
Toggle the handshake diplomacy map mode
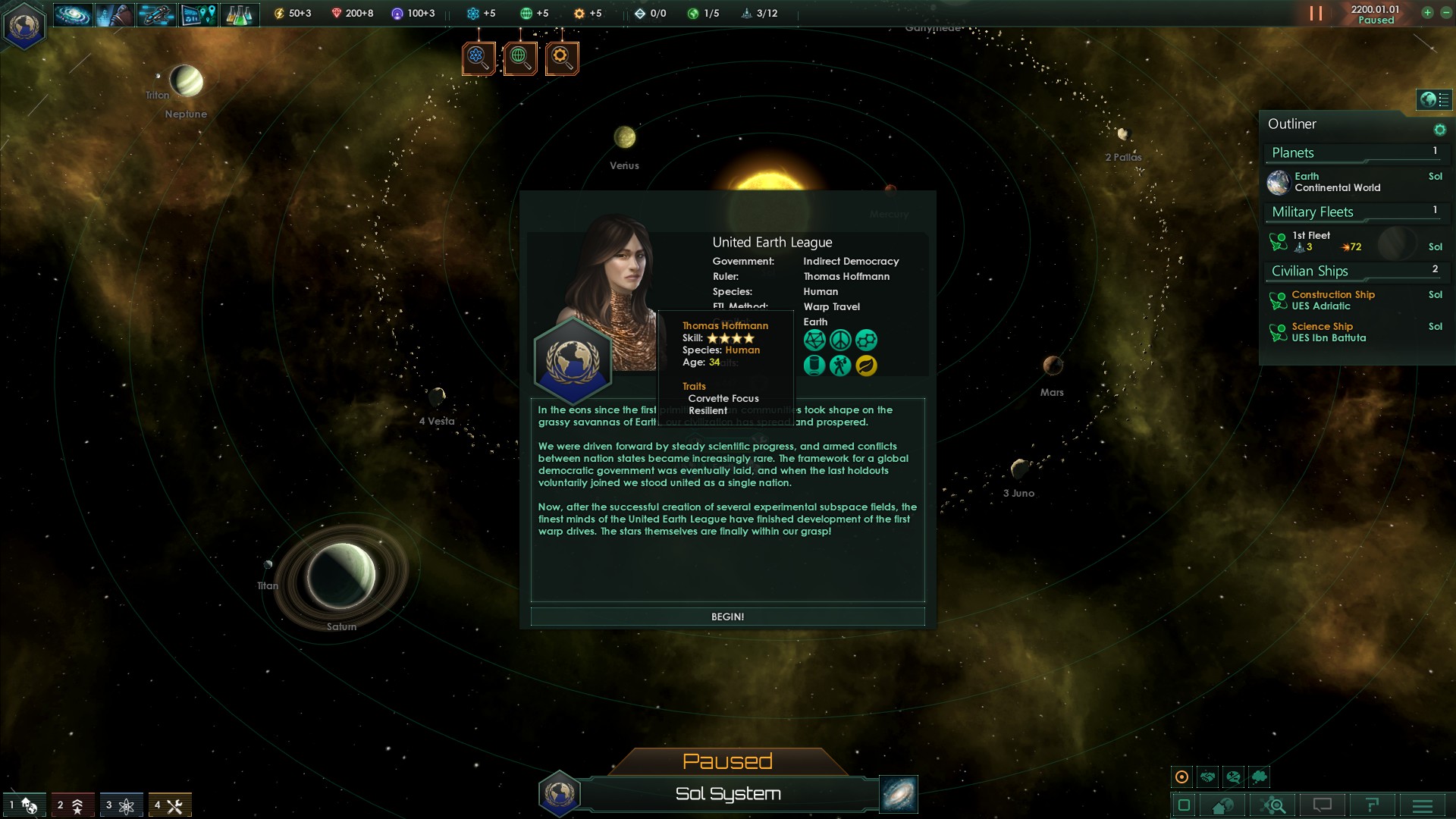click(x=1208, y=777)
